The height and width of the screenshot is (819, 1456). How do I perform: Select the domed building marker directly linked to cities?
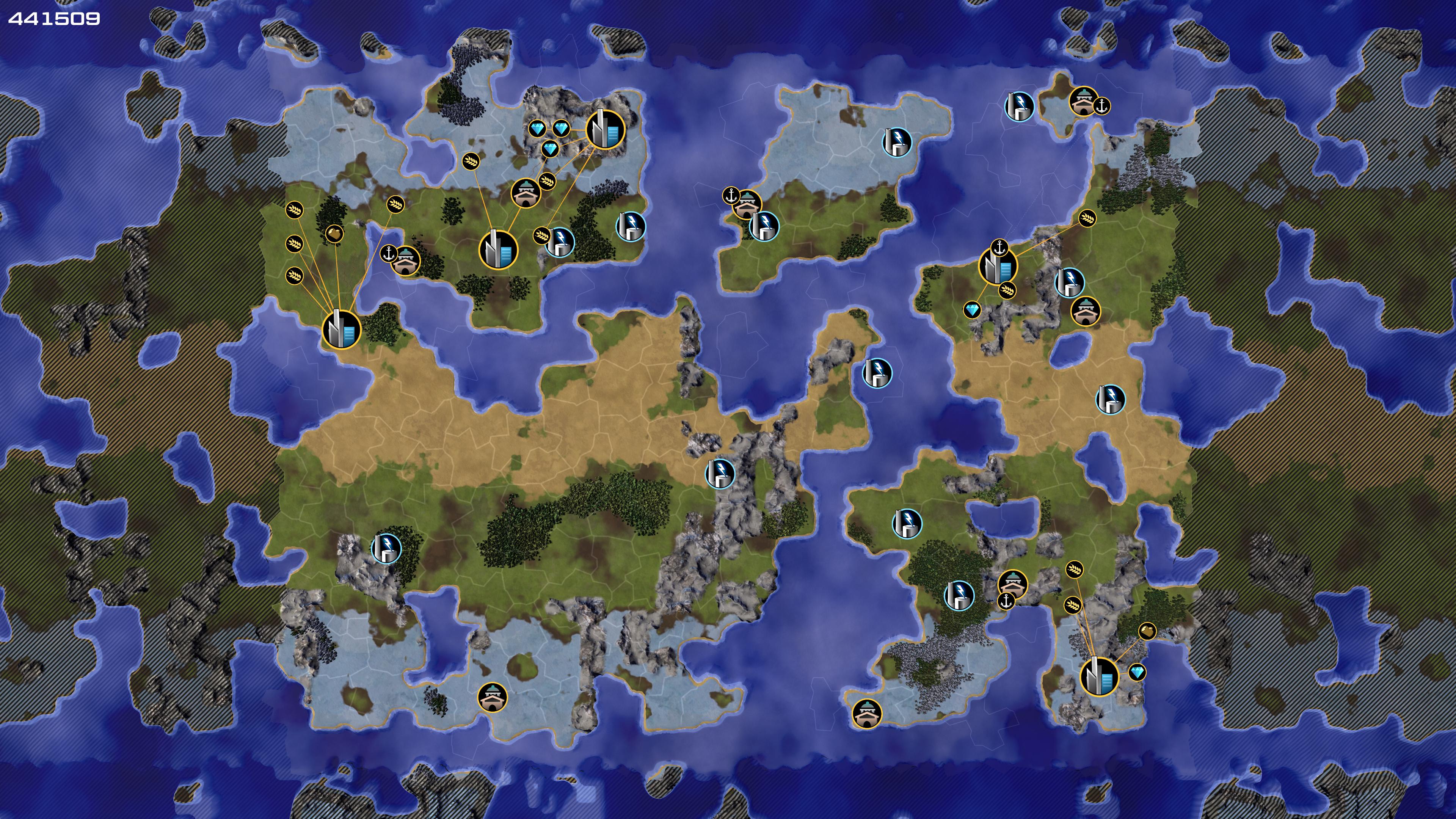526,193
